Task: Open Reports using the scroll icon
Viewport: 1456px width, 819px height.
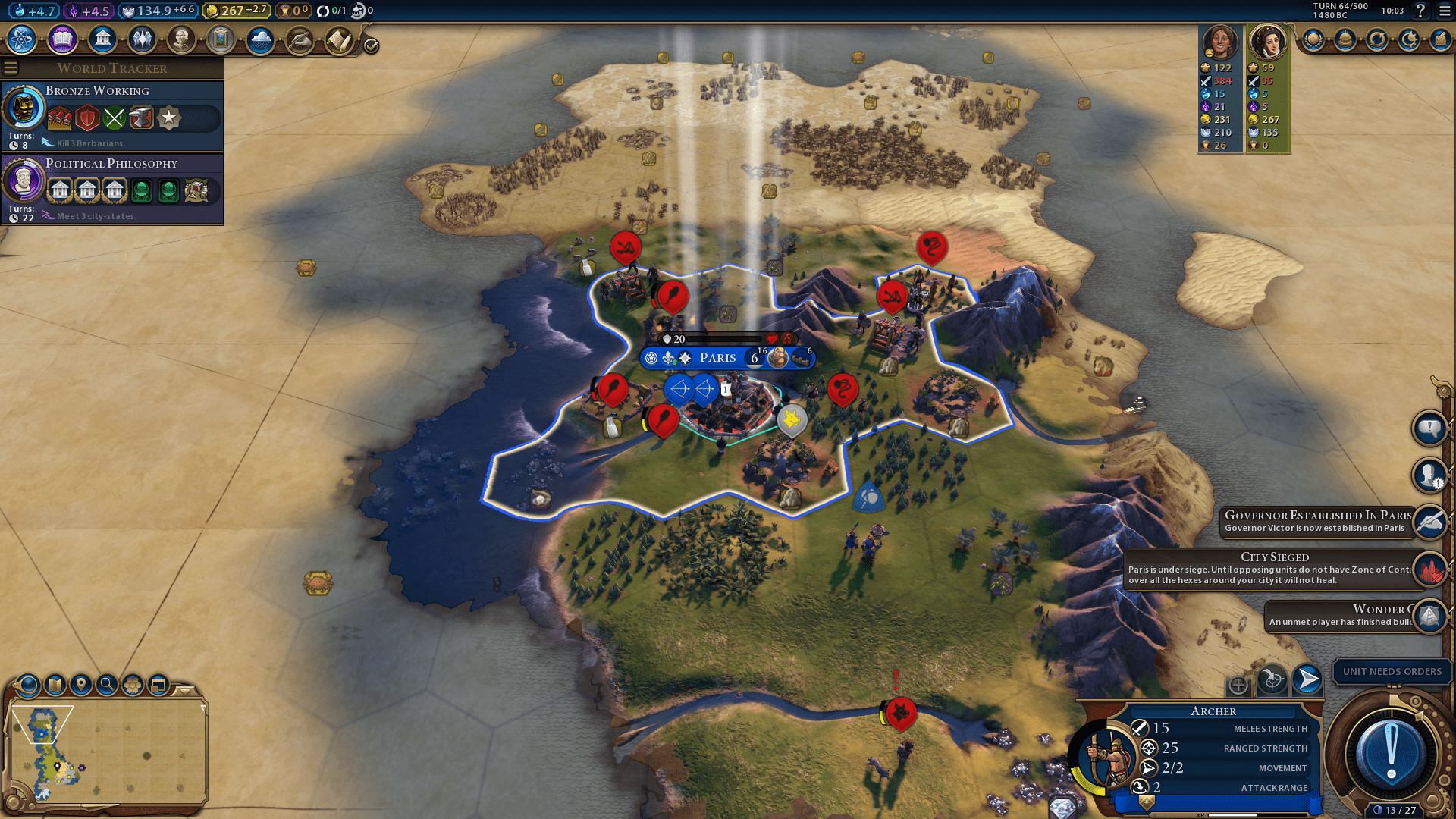Action: [x=338, y=39]
